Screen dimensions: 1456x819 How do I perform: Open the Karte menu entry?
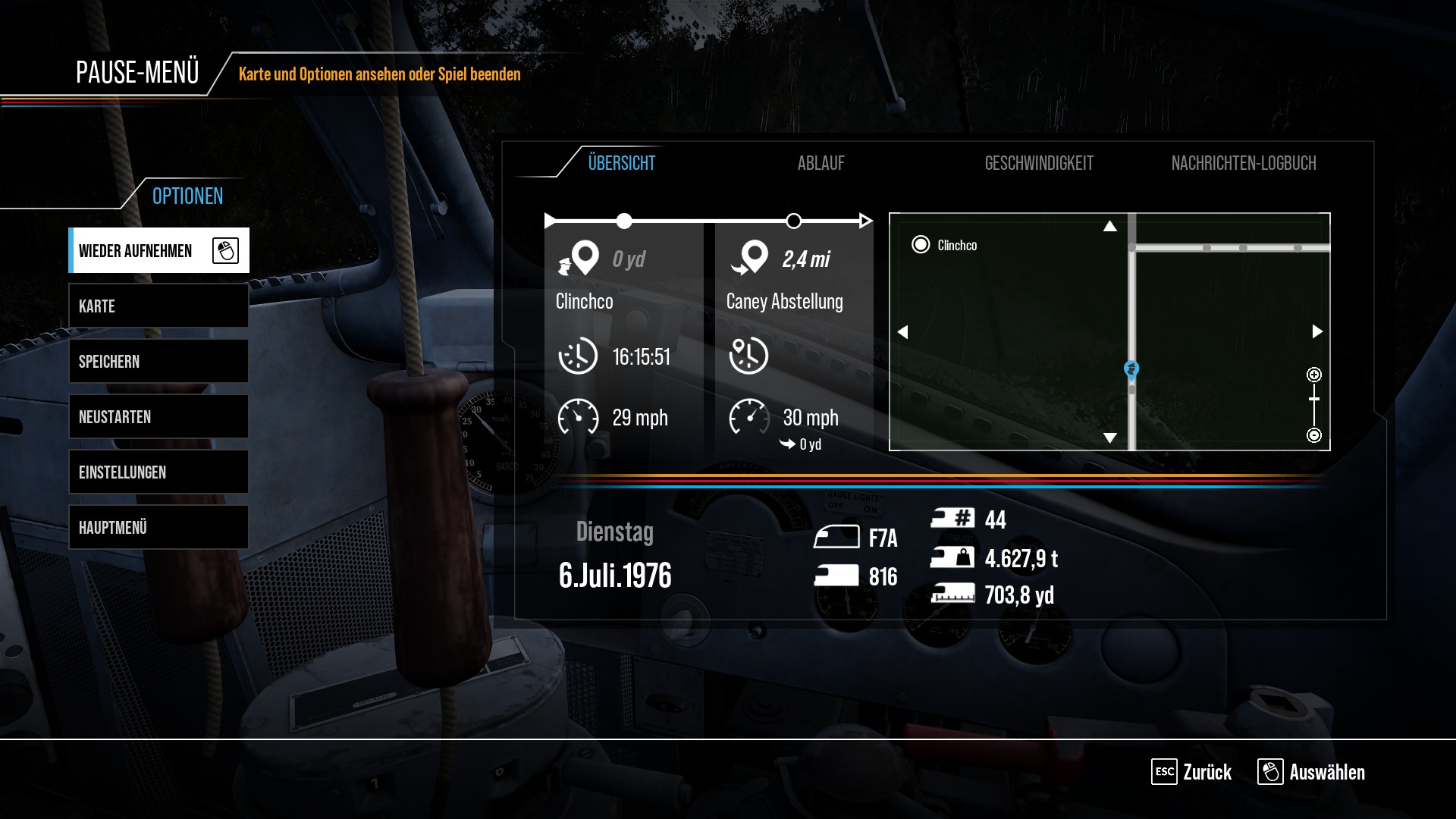point(158,306)
